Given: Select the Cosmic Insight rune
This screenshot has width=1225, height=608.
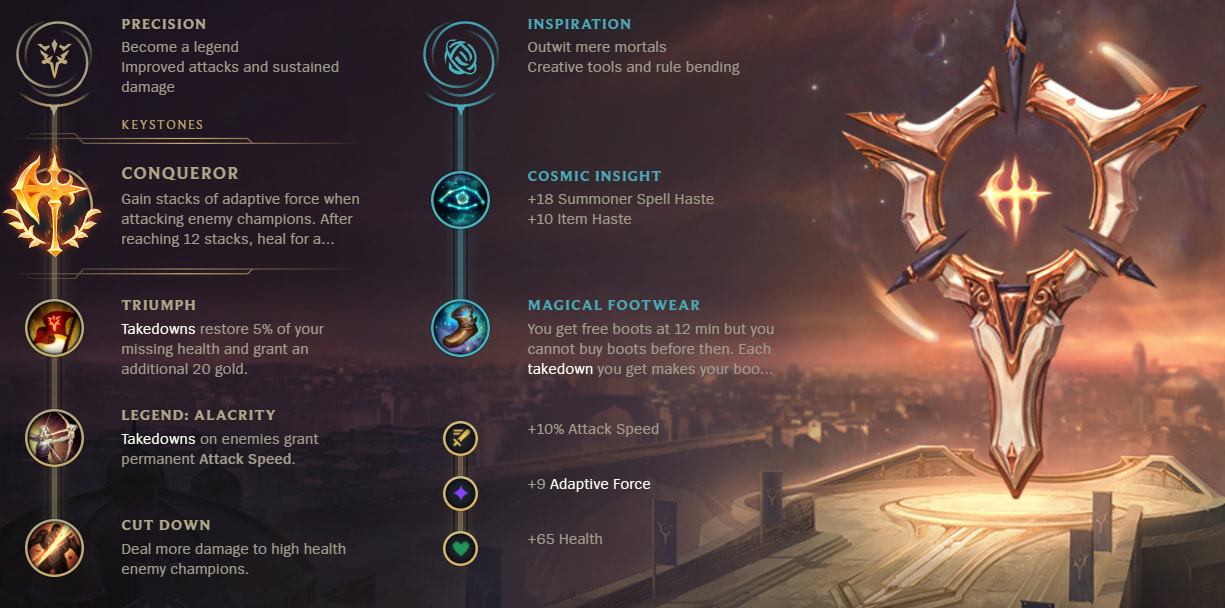Looking at the screenshot, I should click(x=461, y=200).
